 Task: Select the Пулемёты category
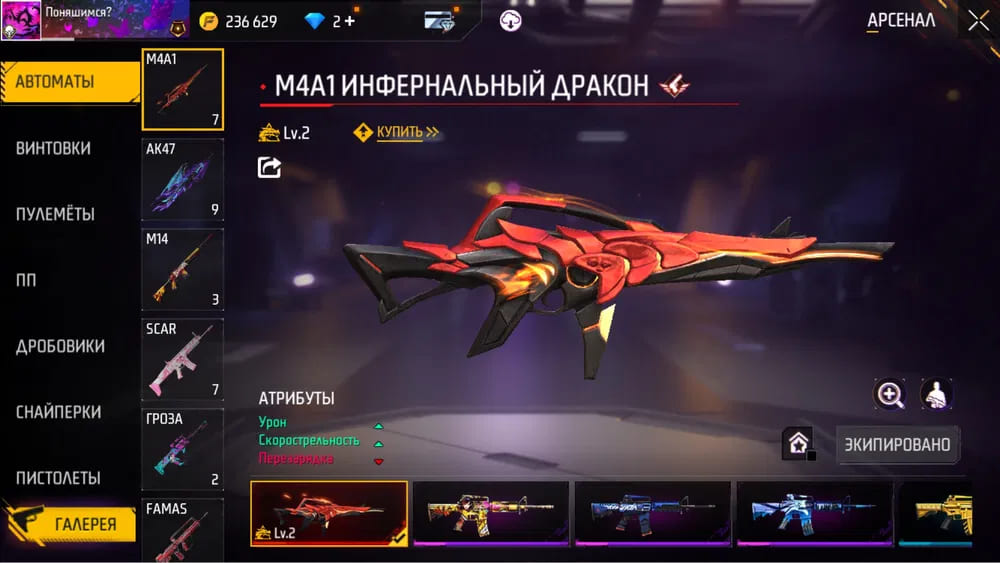click(56, 214)
